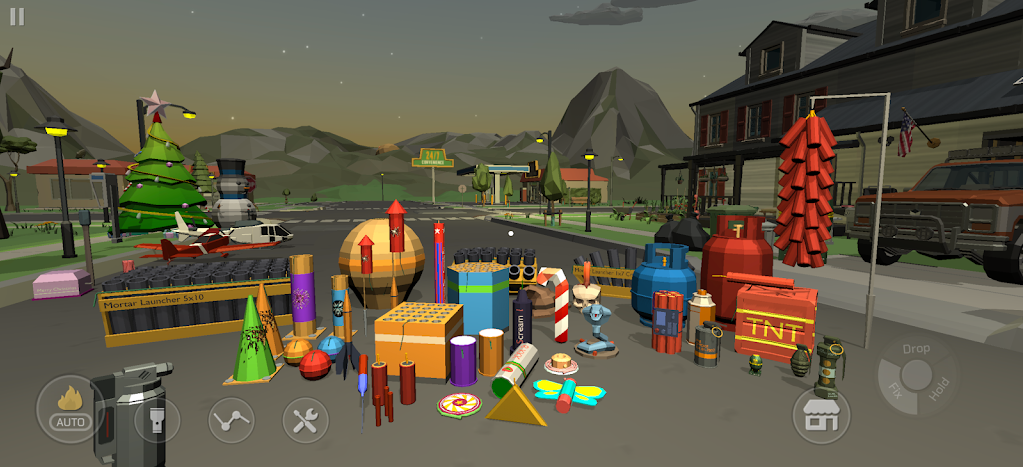This screenshot has width=1023, height=467.
Task: Activate the connected-nodes fuse tool
Action: click(x=231, y=419)
